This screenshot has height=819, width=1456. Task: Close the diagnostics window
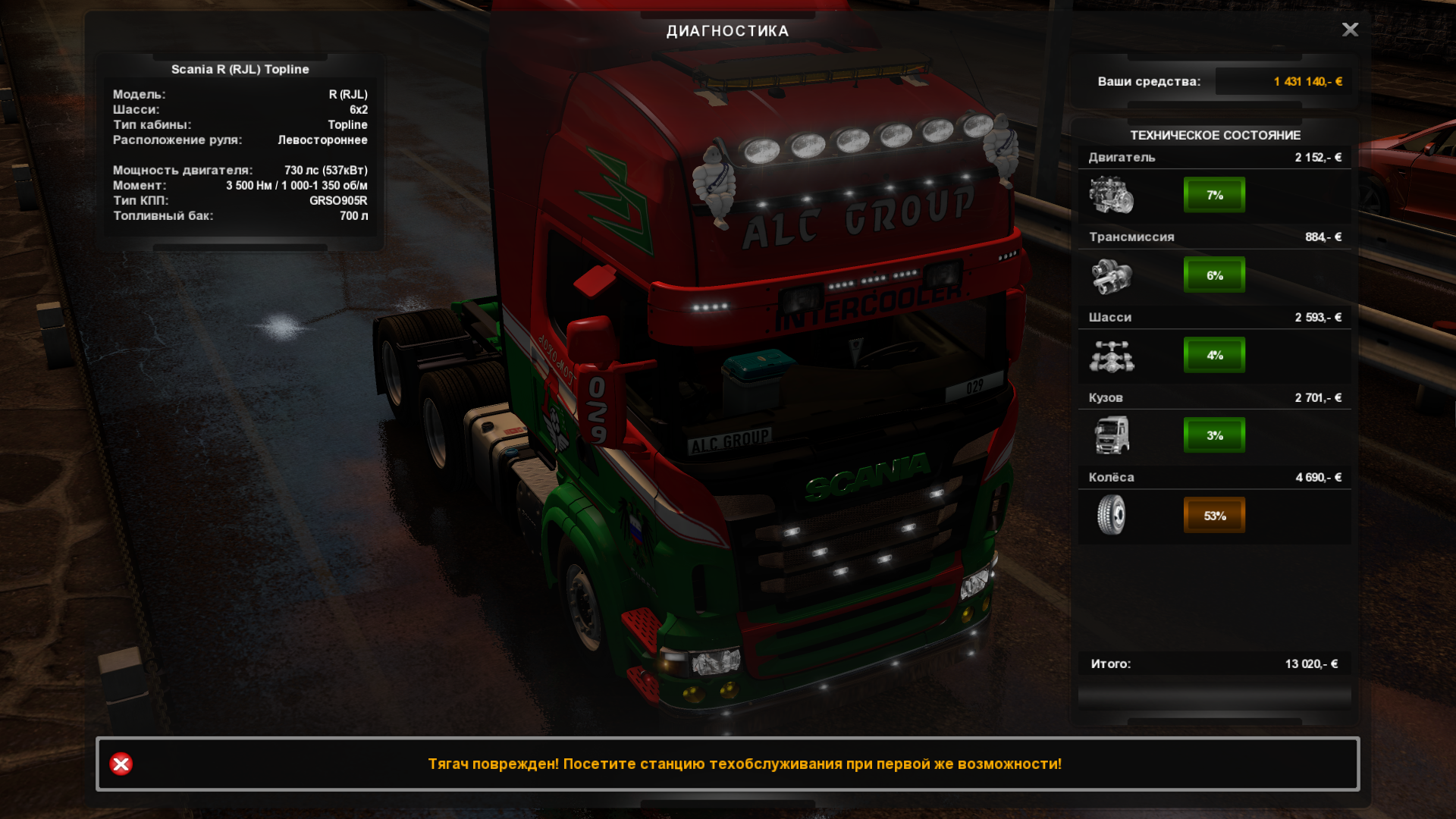(x=1350, y=30)
